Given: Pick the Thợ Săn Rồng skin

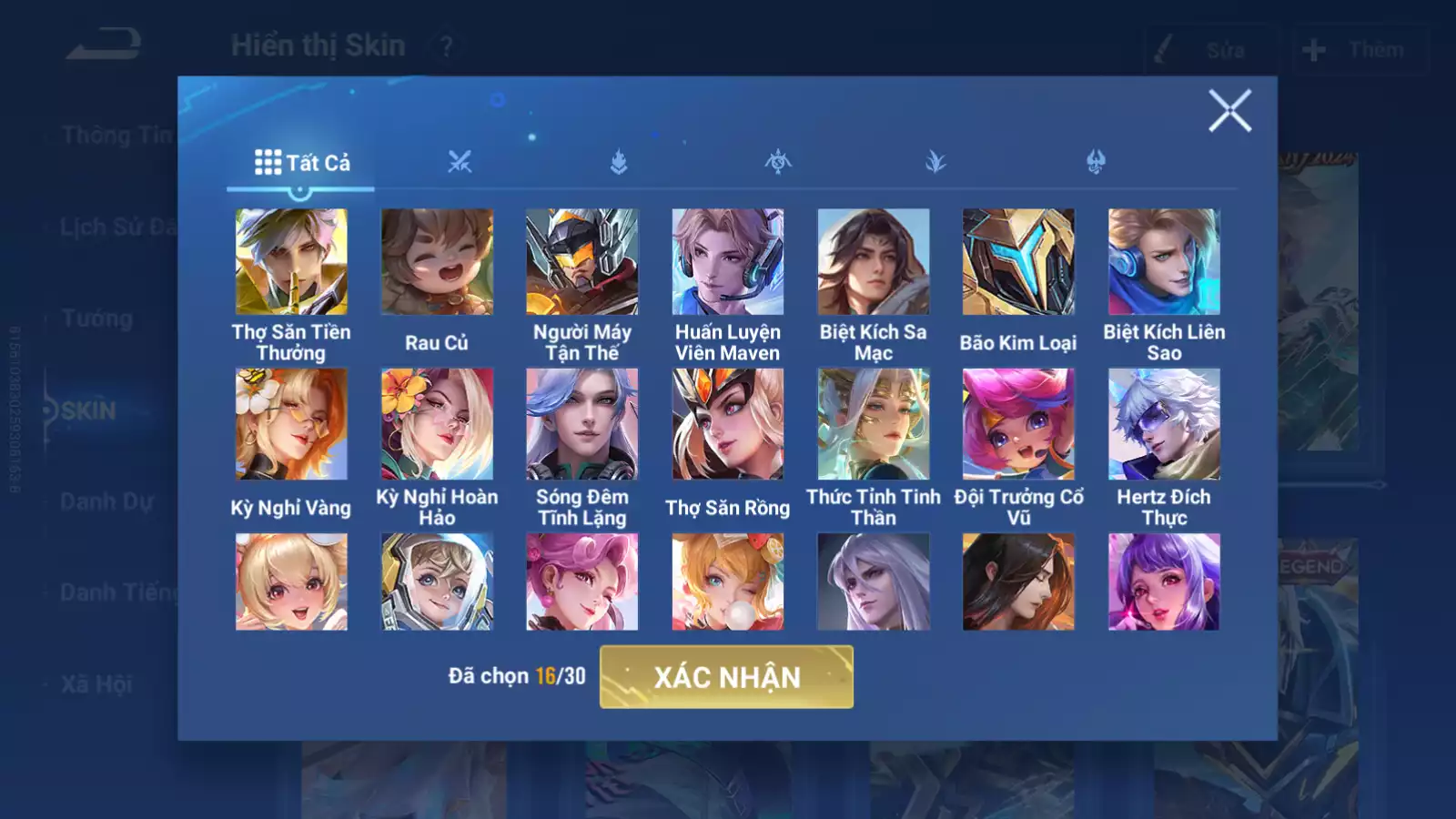Looking at the screenshot, I should pyautogui.click(x=728, y=424).
